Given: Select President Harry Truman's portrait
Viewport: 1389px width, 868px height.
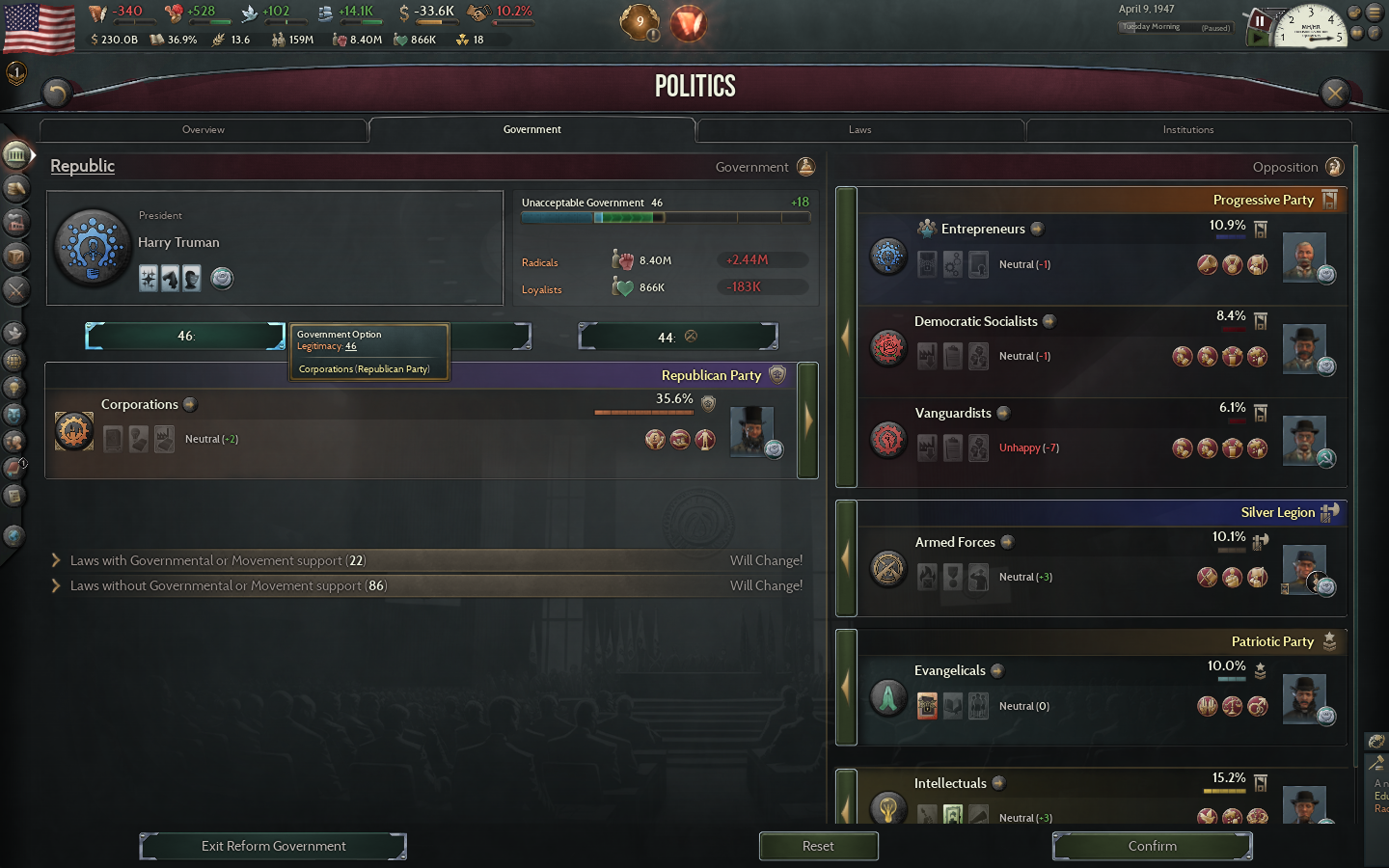Looking at the screenshot, I should click(93, 248).
